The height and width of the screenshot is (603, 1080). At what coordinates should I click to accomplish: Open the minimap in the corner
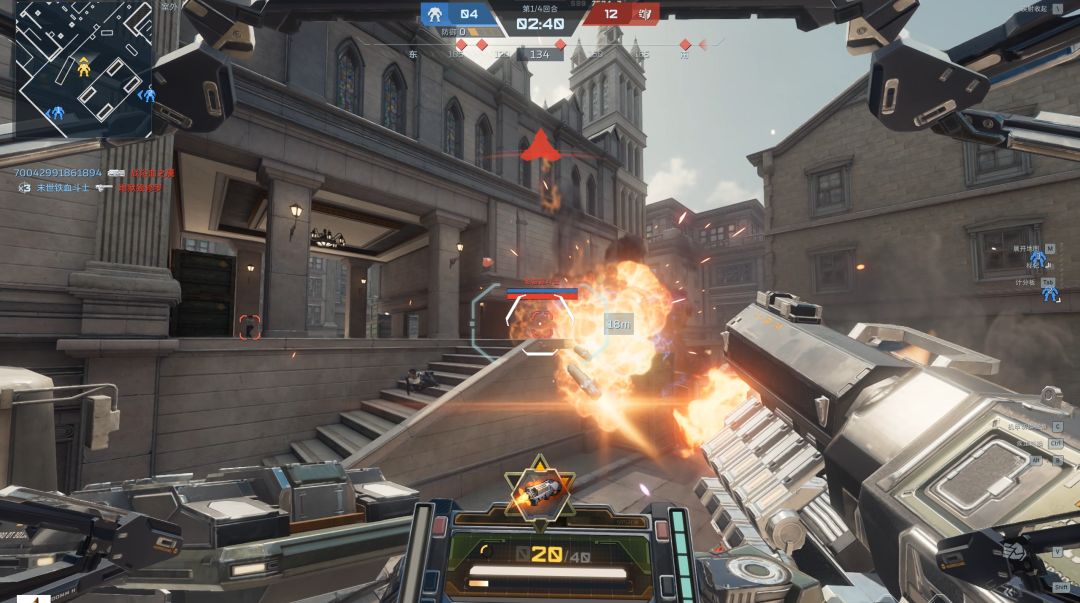coord(84,68)
